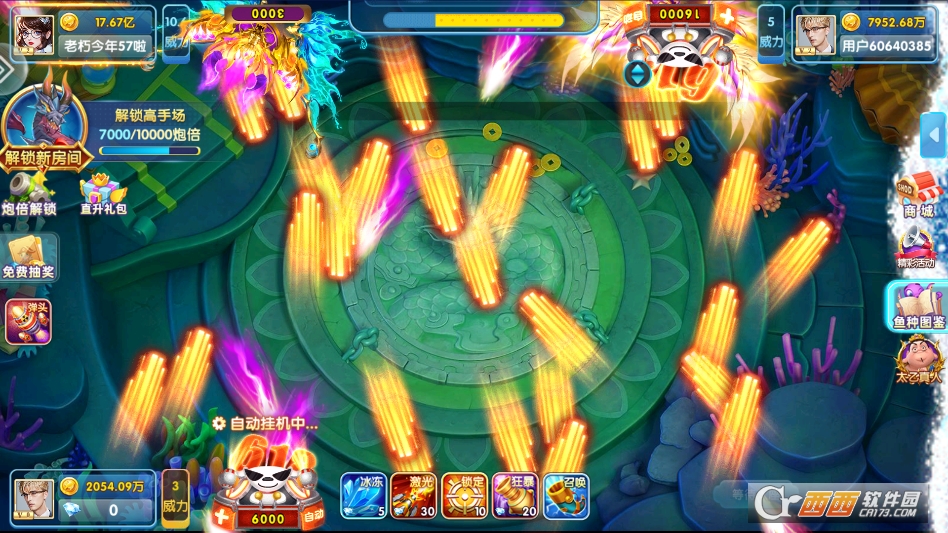This screenshot has width=948, height=533.
Task: Open 精彩活动 events
Action: coord(916,246)
